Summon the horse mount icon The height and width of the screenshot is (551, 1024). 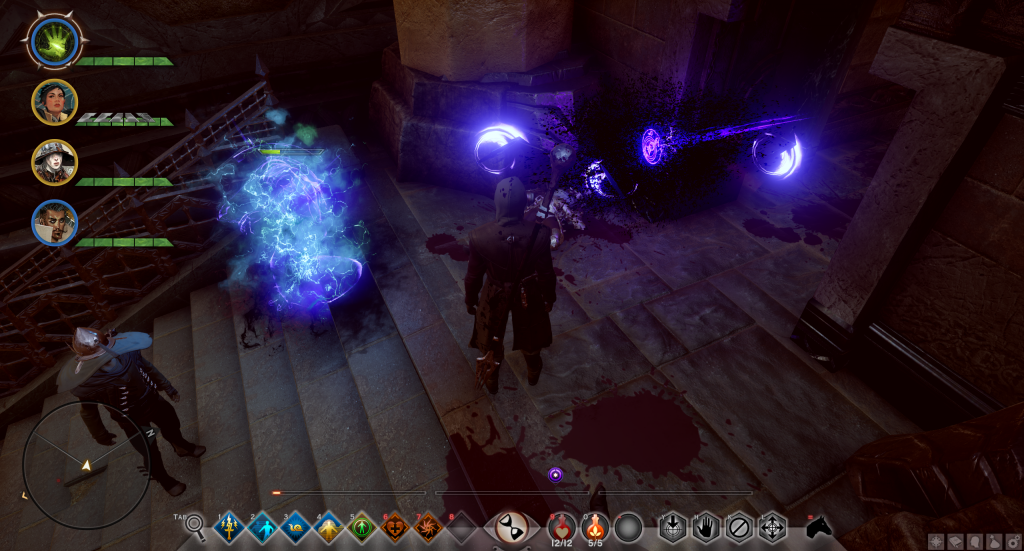coord(818,525)
